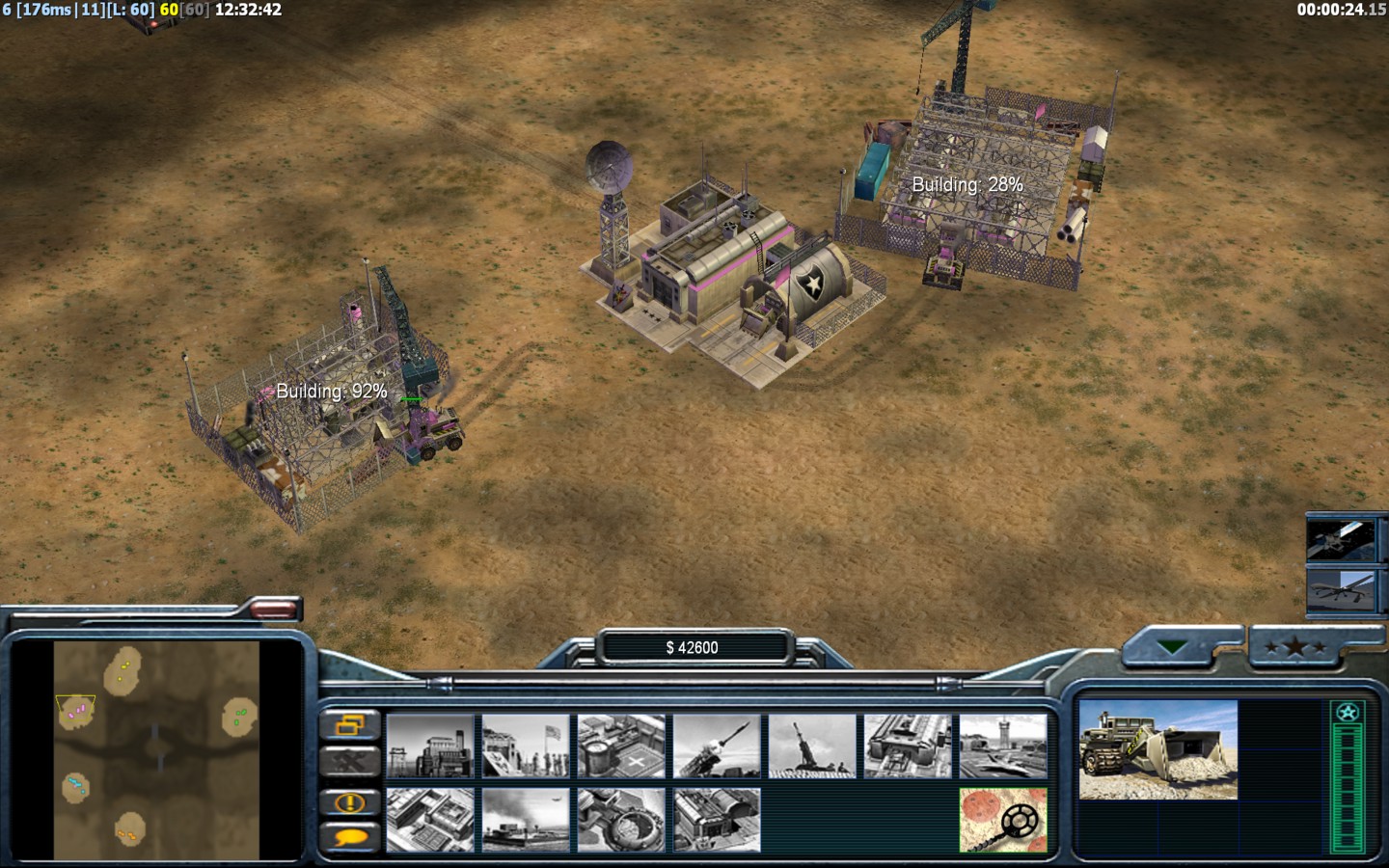Select the Barracks icon with flag
This screenshot has height=868, width=1389.
[526, 746]
